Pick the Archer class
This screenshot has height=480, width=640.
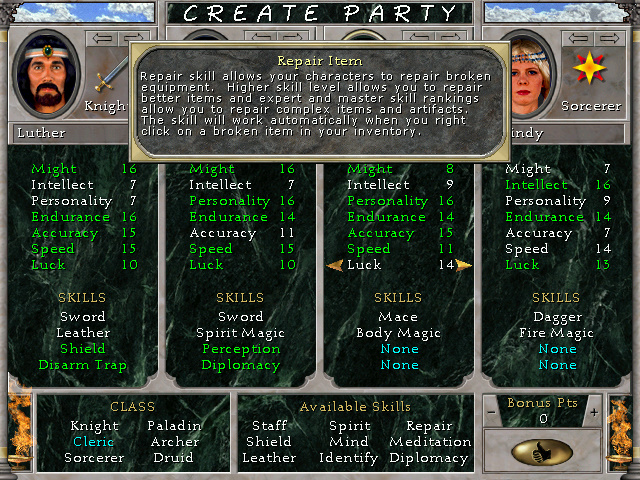(x=174, y=442)
